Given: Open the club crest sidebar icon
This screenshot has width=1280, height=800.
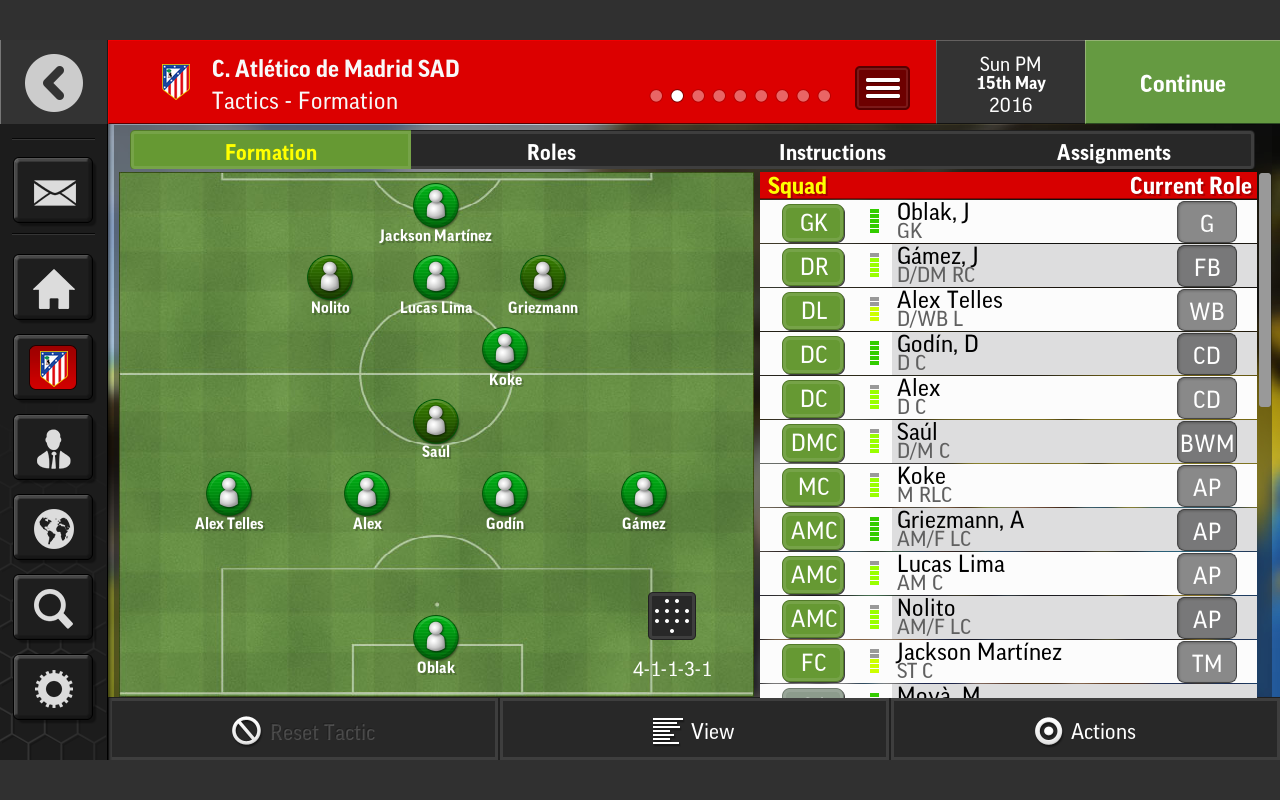Looking at the screenshot, I should pos(53,368).
